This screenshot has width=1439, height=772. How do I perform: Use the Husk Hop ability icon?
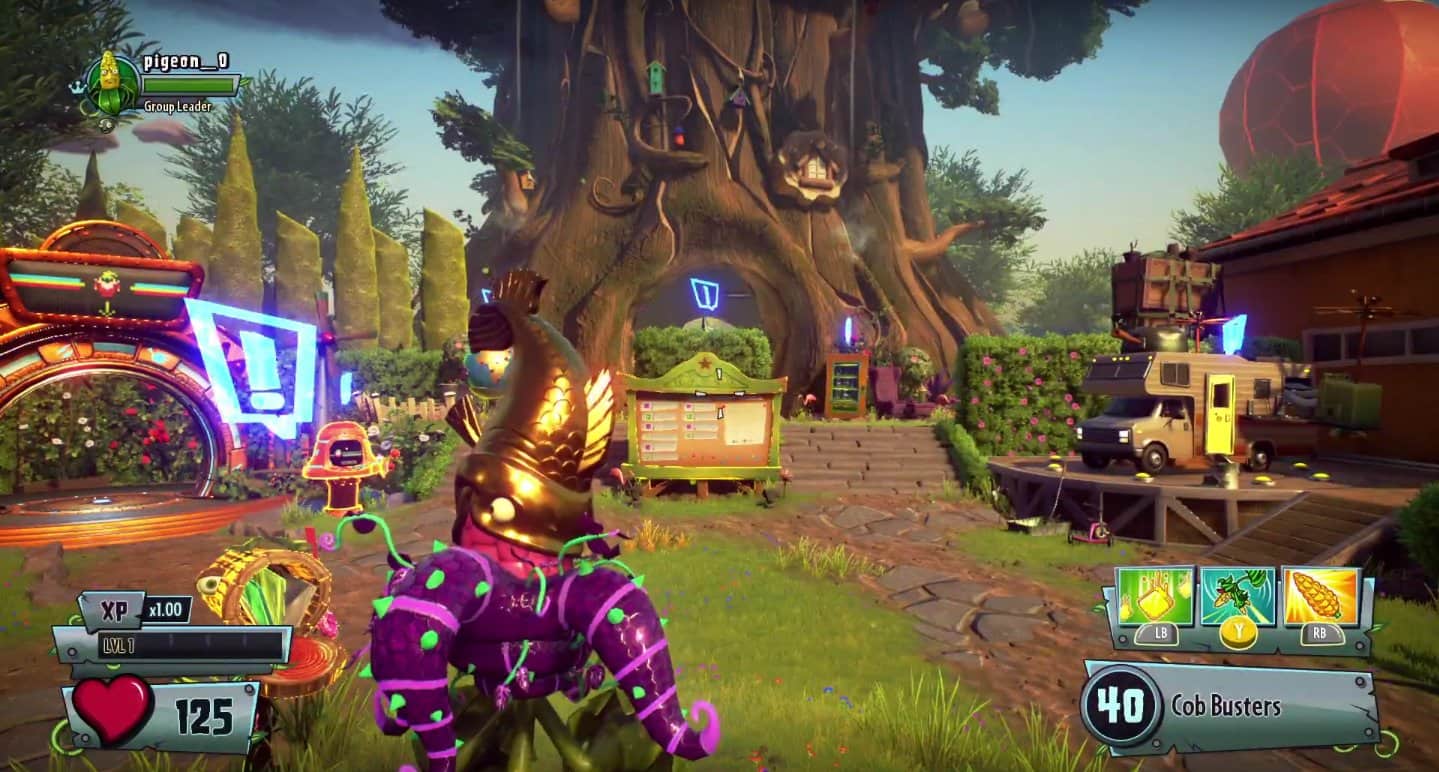click(1238, 597)
